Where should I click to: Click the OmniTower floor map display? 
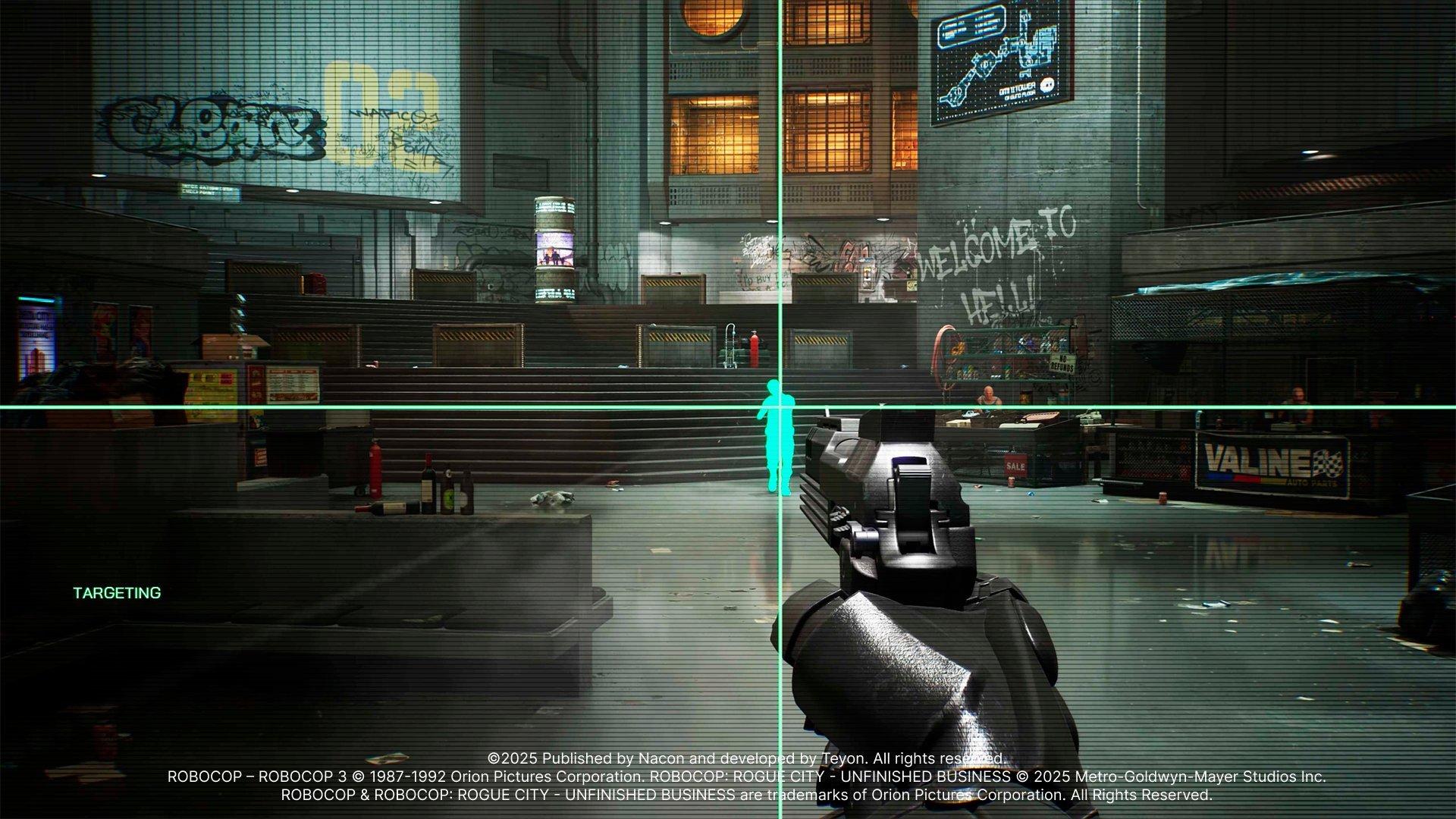[1001, 61]
